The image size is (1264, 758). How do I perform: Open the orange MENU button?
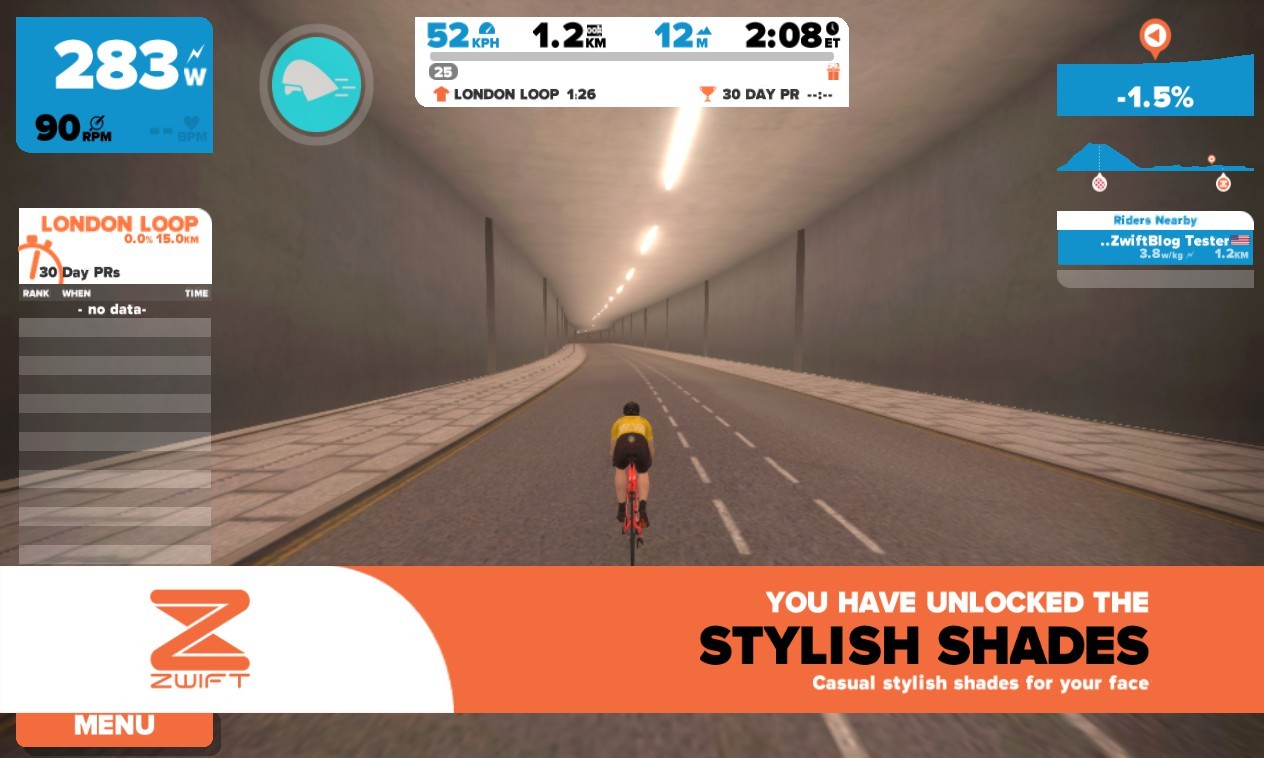click(114, 727)
